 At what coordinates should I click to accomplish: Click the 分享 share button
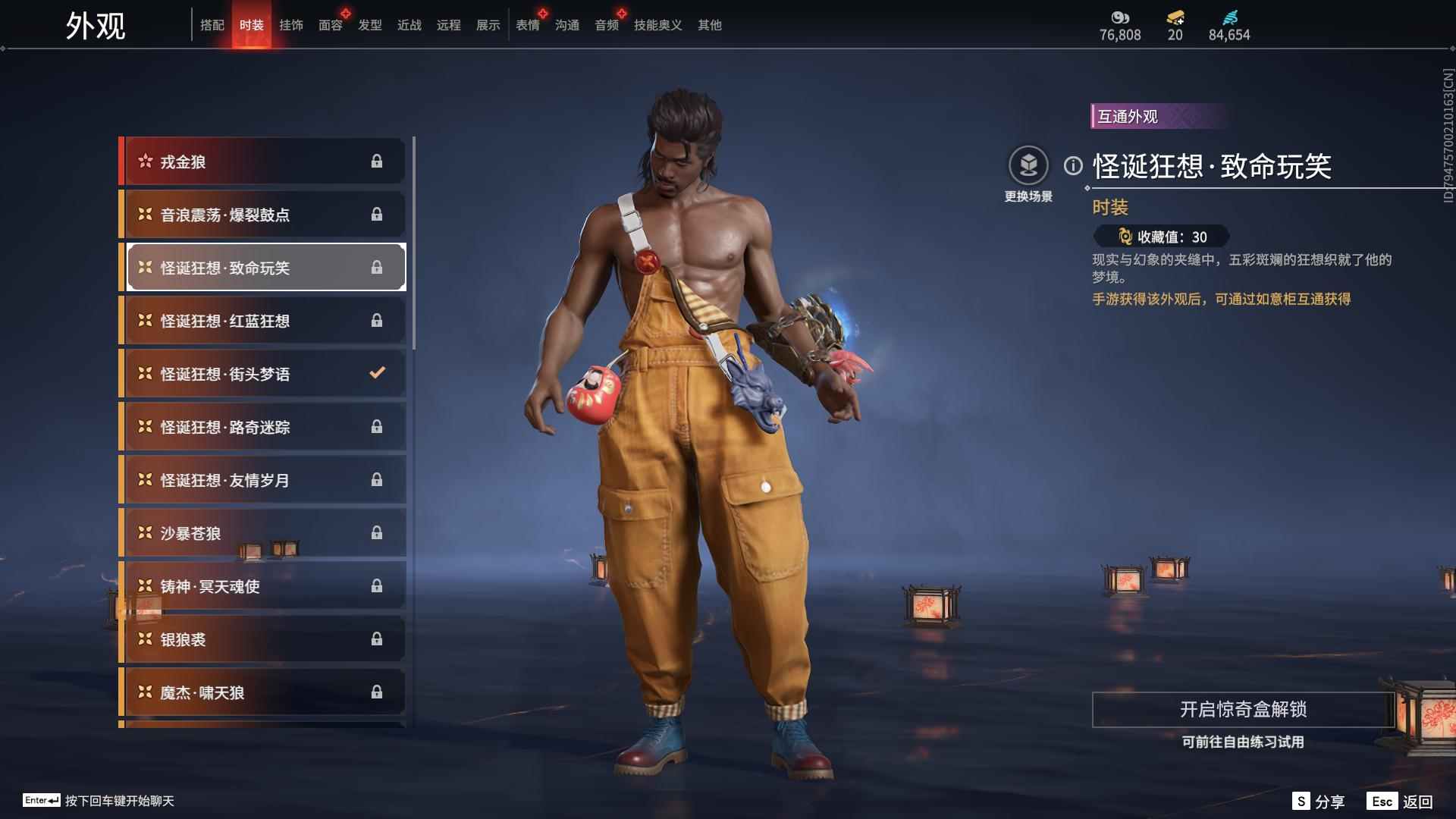pyautogui.click(x=1319, y=802)
